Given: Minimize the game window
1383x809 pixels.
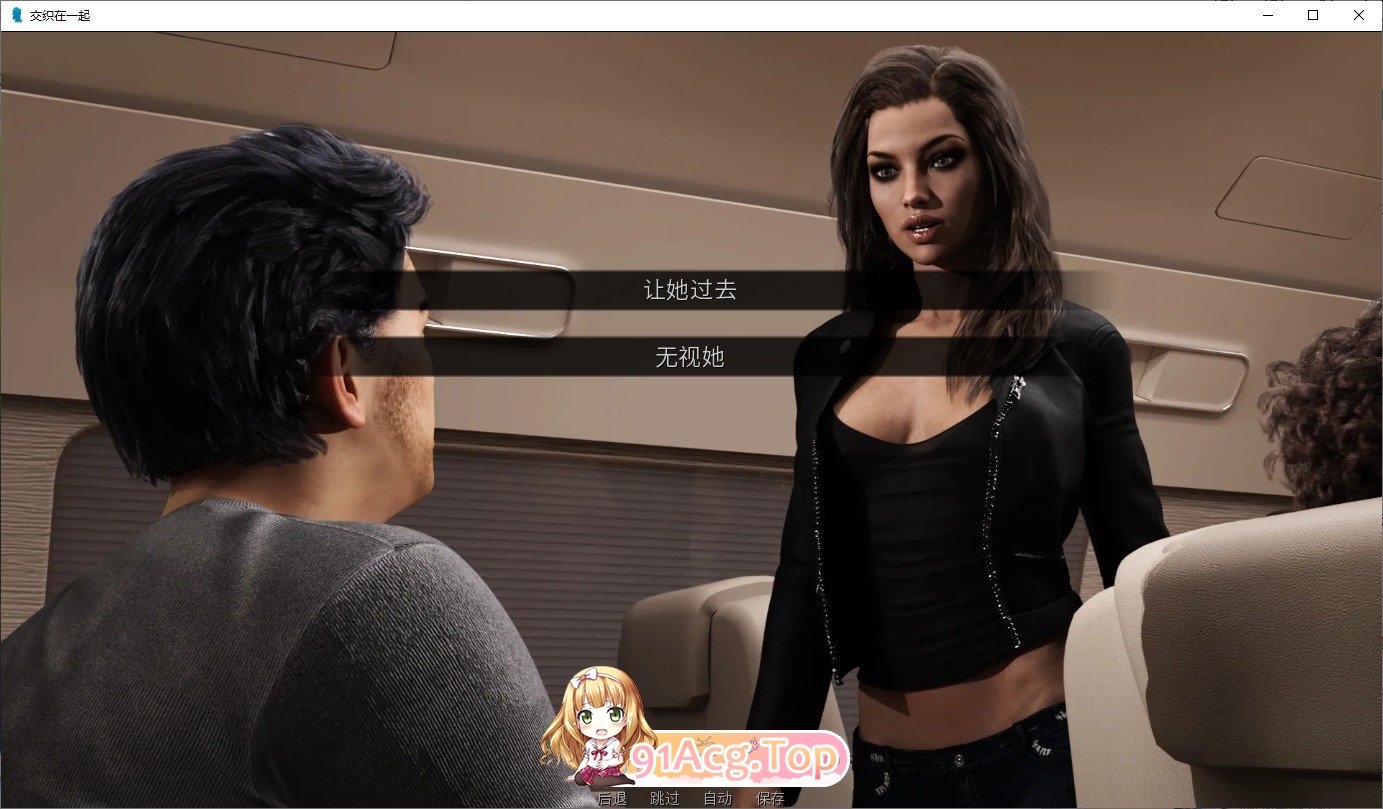Looking at the screenshot, I should tap(1266, 15).
